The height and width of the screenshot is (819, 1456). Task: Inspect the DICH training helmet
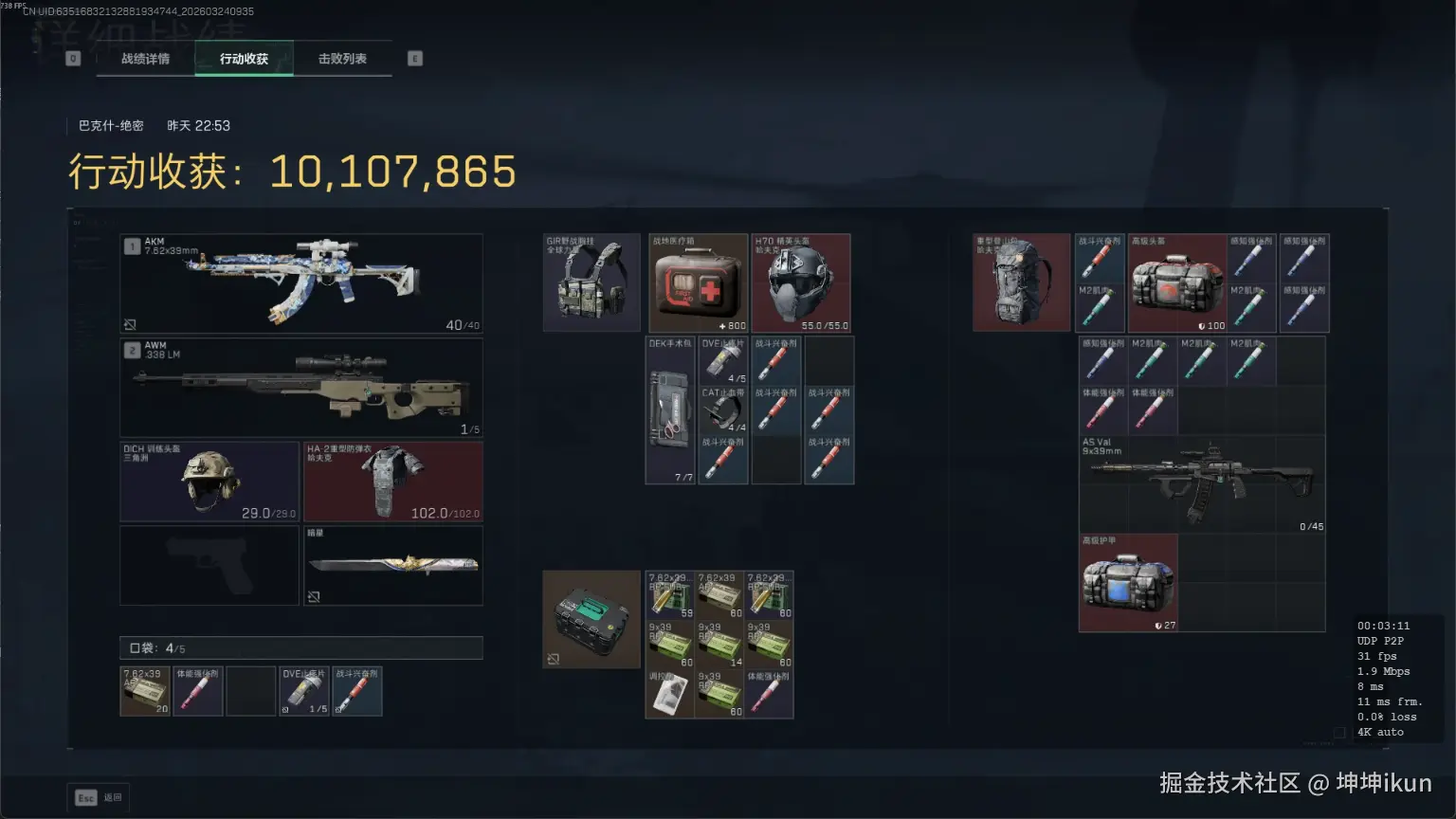point(209,481)
